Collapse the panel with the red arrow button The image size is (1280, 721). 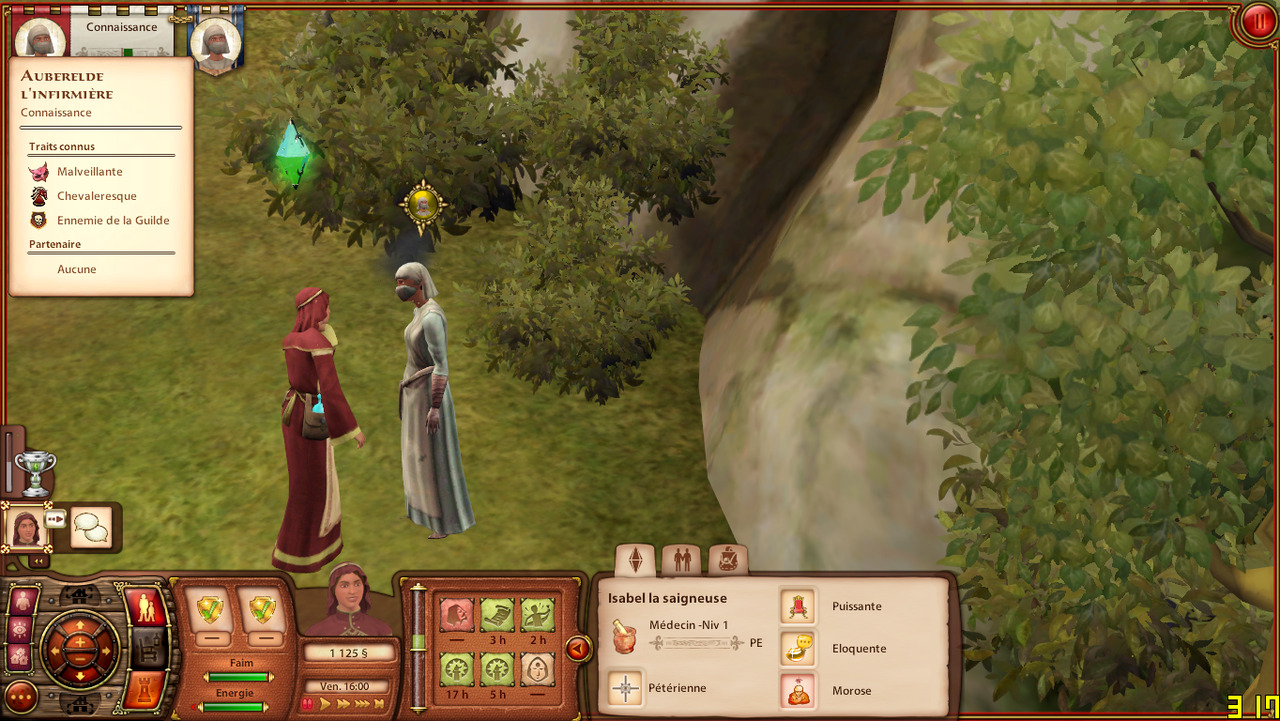(x=578, y=649)
